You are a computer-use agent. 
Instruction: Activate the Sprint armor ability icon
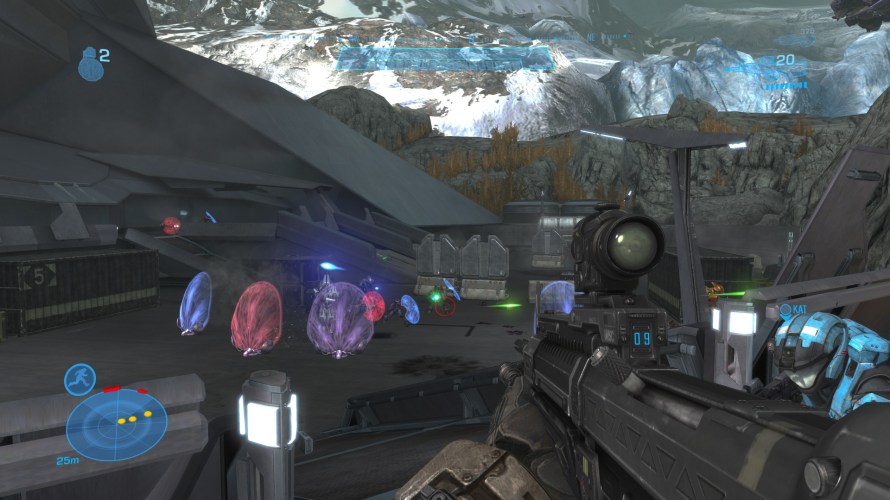79,379
